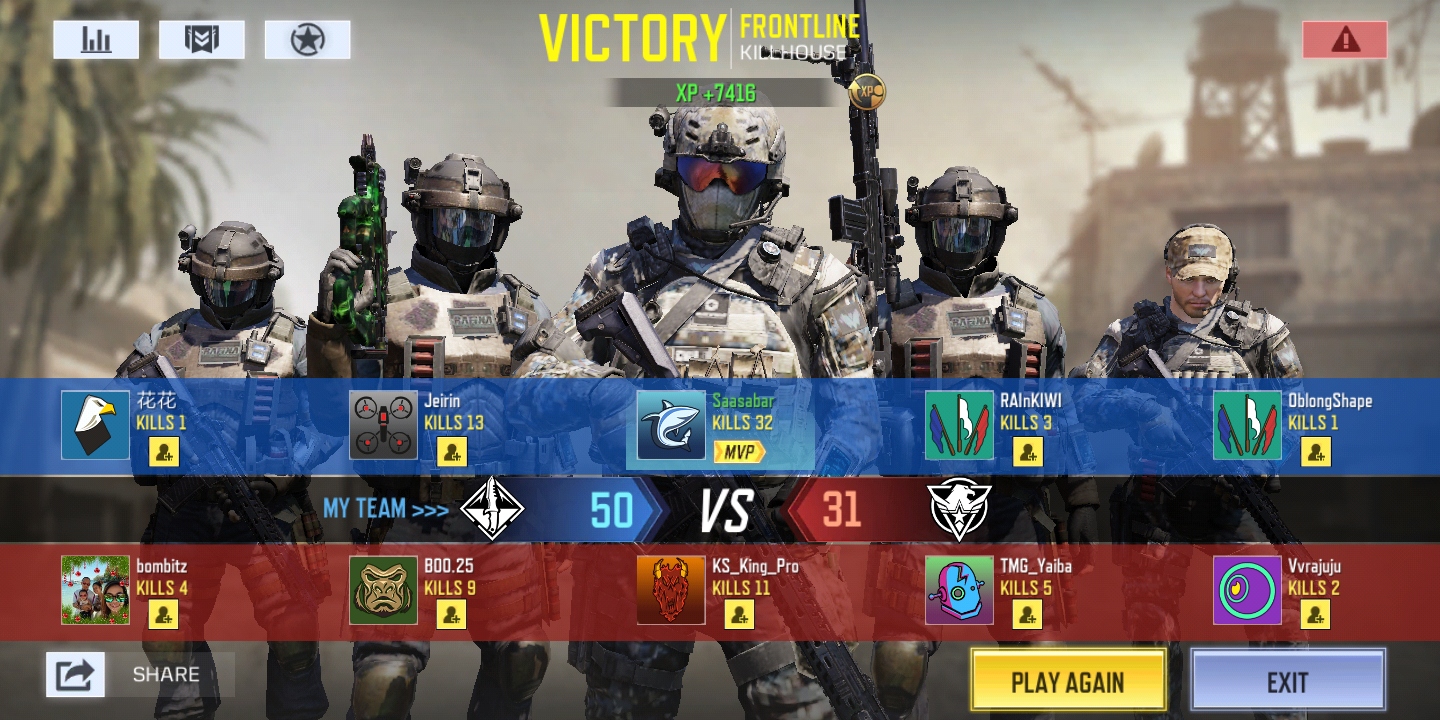Report using the red warning button
The image size is (1440, 720).
coord(1345,40)
